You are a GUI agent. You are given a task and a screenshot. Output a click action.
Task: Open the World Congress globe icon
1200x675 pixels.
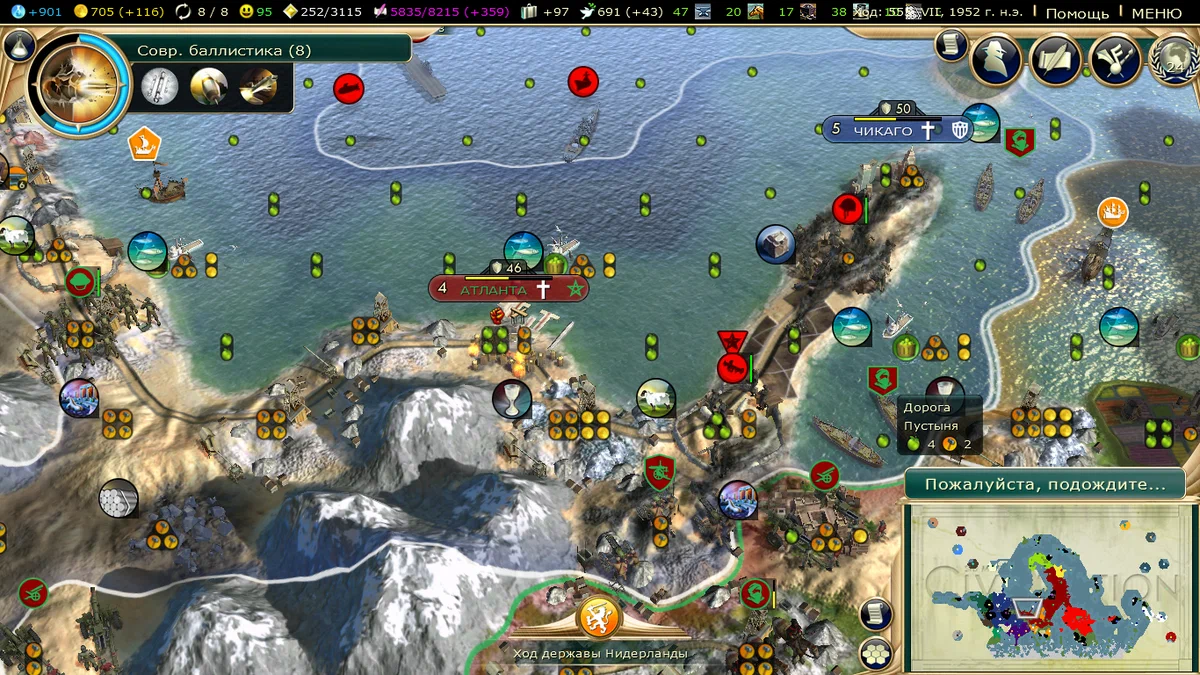click(1175, 59)
